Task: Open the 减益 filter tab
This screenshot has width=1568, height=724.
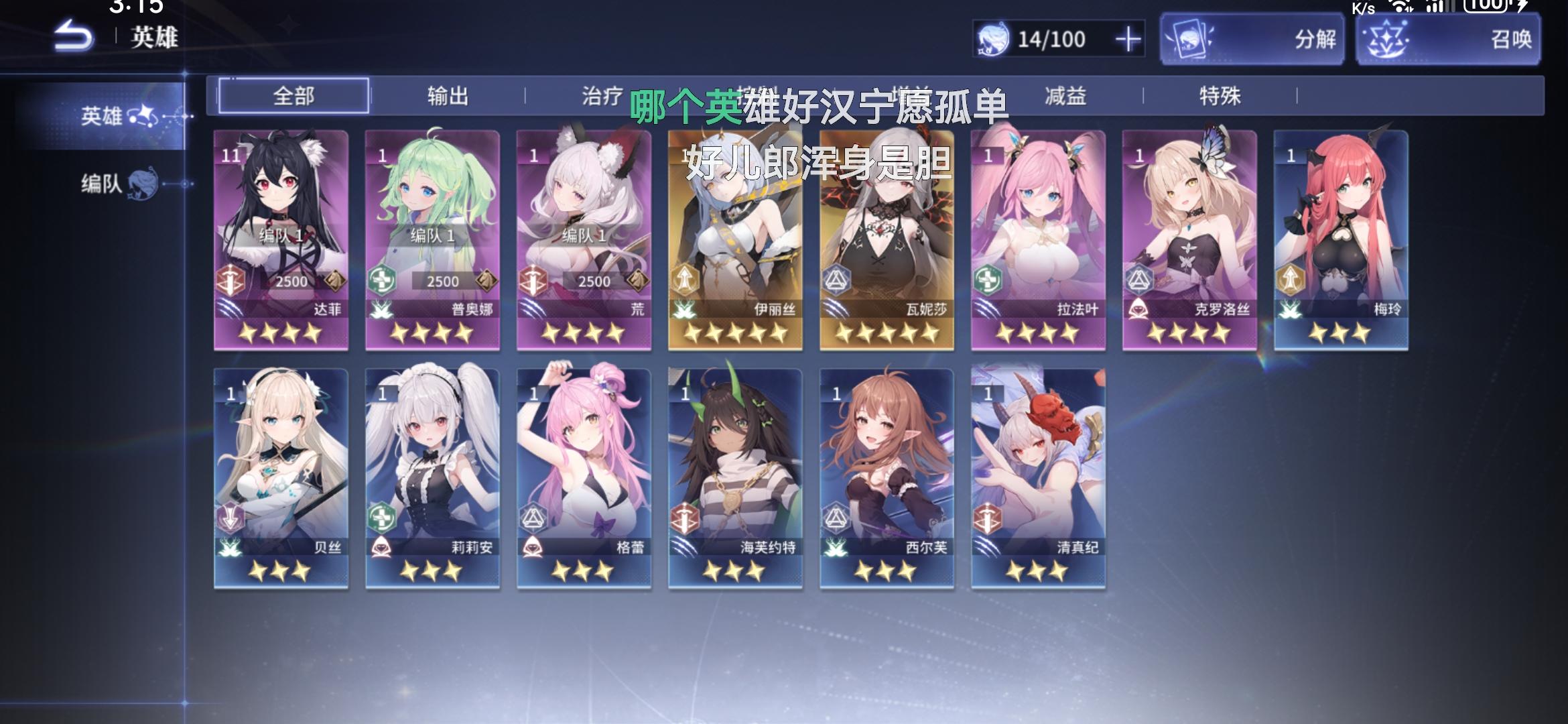Action: click(1067, 97)
